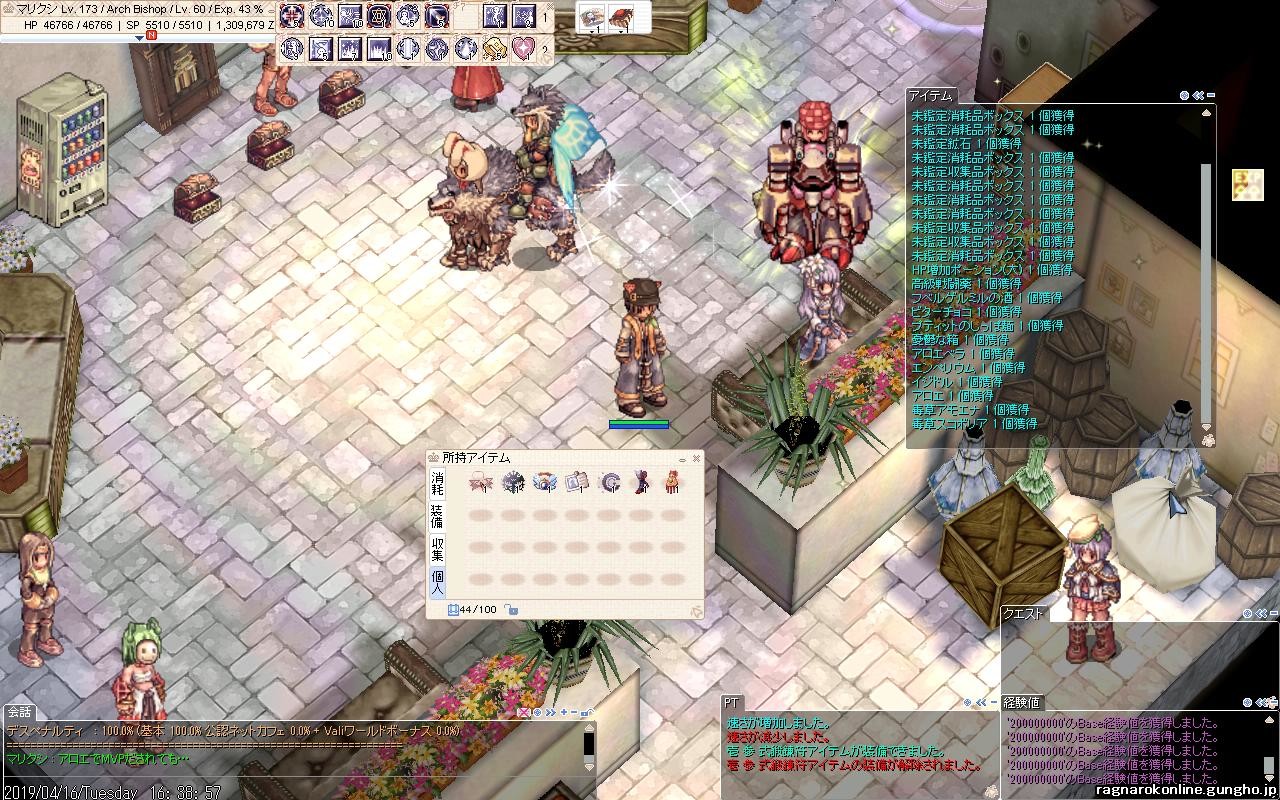The image size is (1280, 800).
Task: Activate the pink heart skill icon
Action: [x=524, y=48]
